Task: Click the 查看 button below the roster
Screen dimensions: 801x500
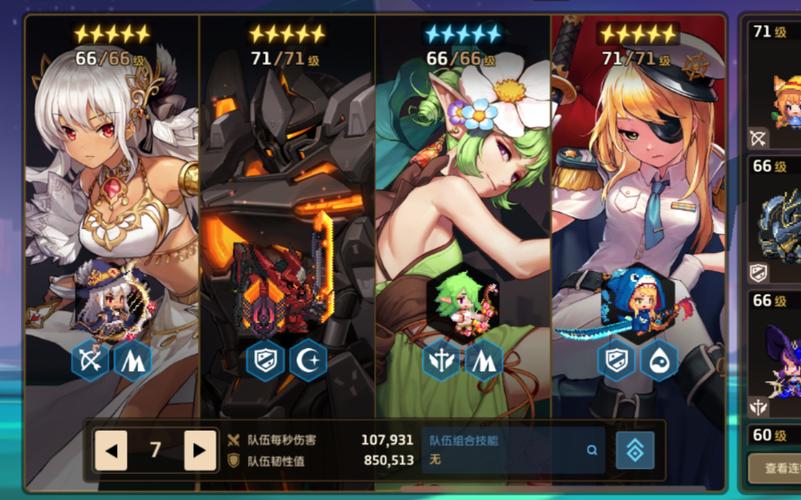Action: tap(775, 468)
